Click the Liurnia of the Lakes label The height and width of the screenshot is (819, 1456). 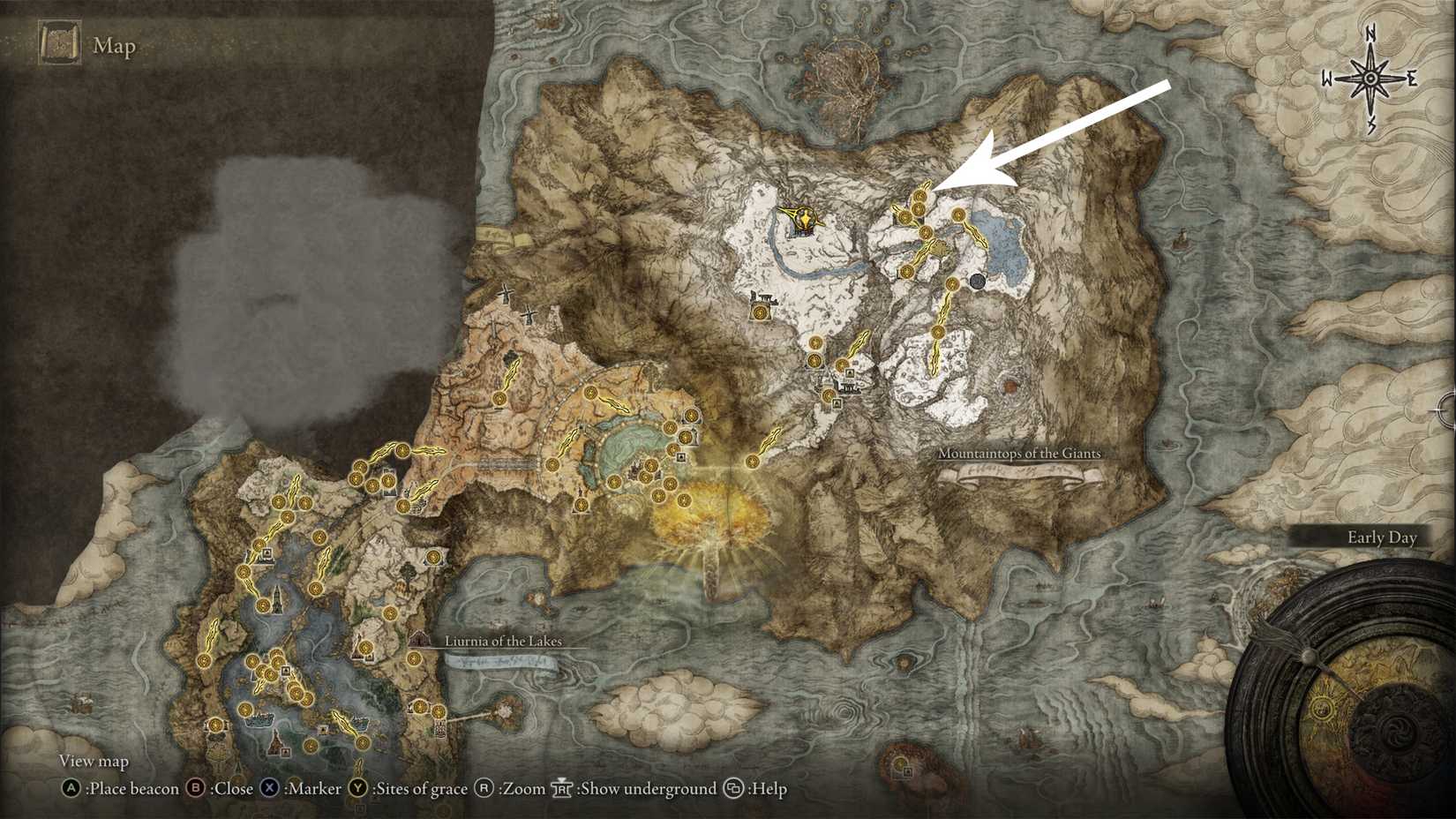(504, 642)
